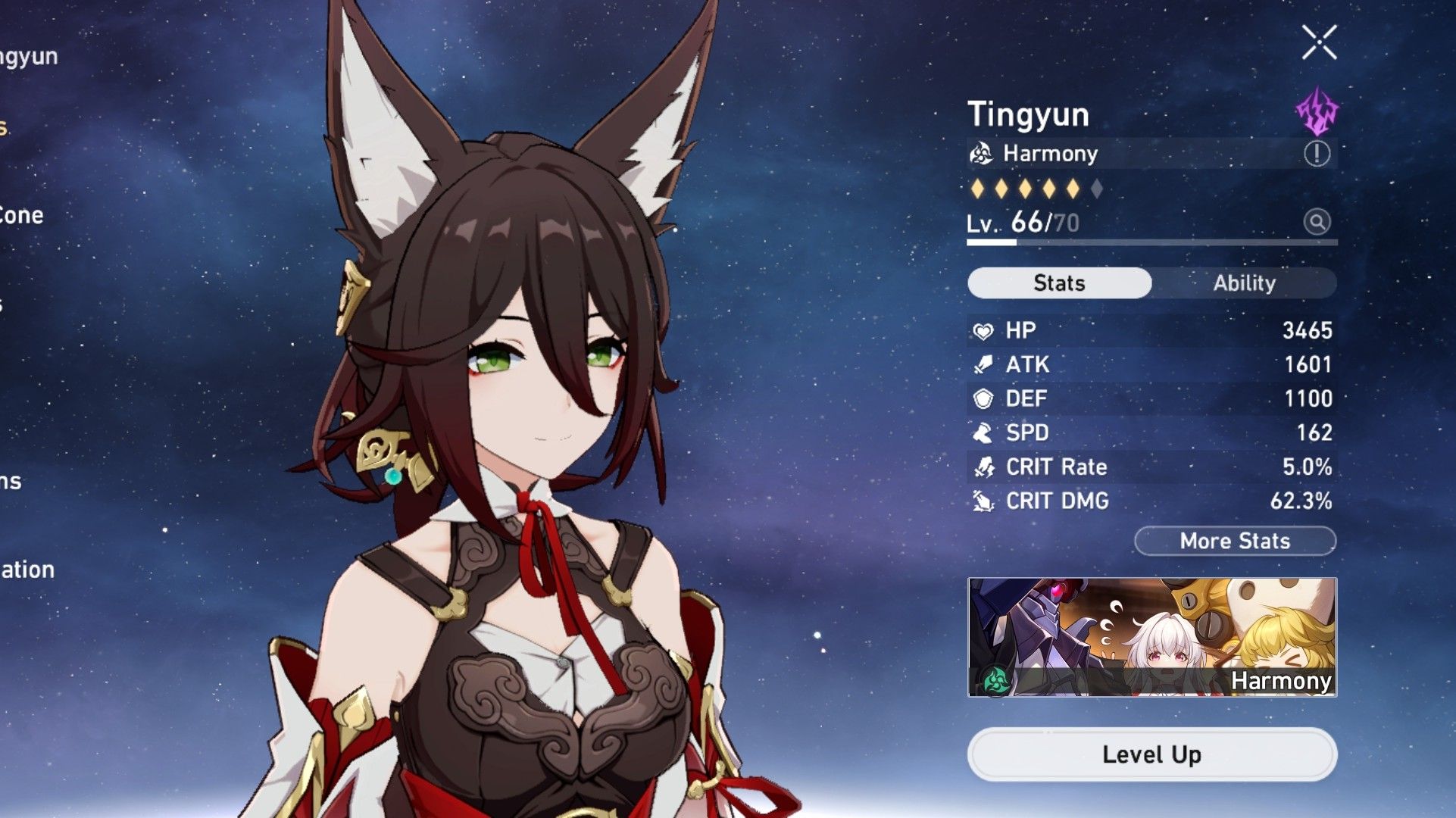The image size is (1456, 818).
Task: Select the Stats tab
Action: click(x=1058, y=283)
